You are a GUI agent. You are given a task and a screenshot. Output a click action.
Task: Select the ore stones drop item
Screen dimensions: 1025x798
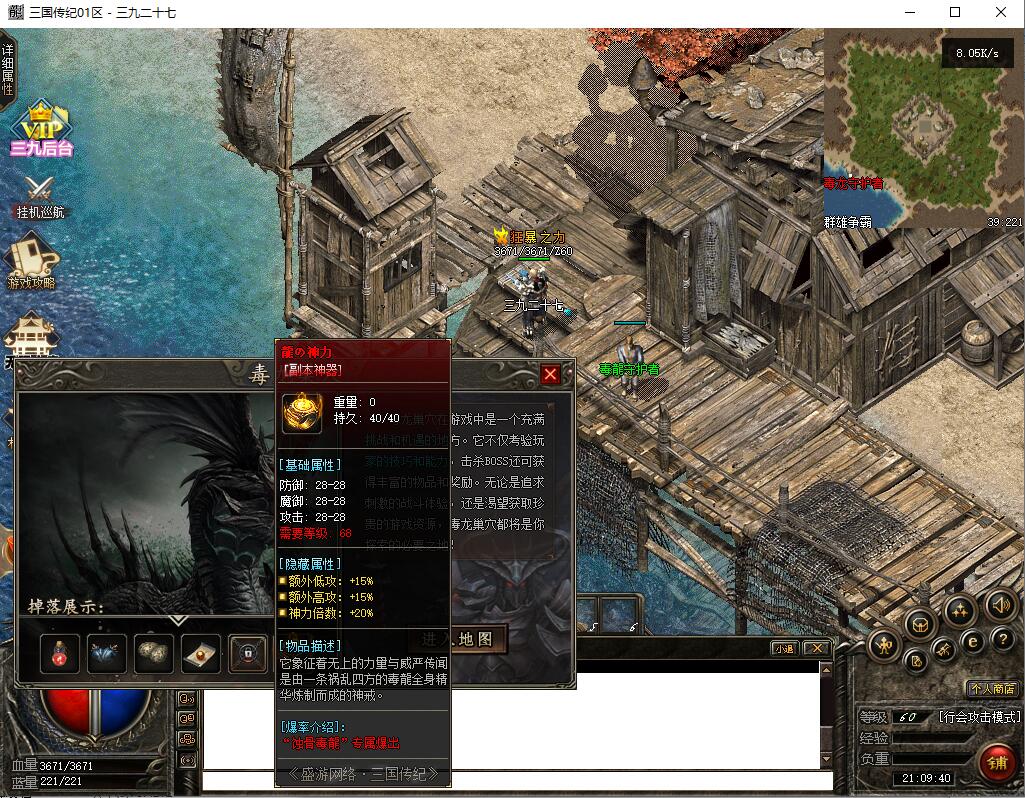coord(154,653)
